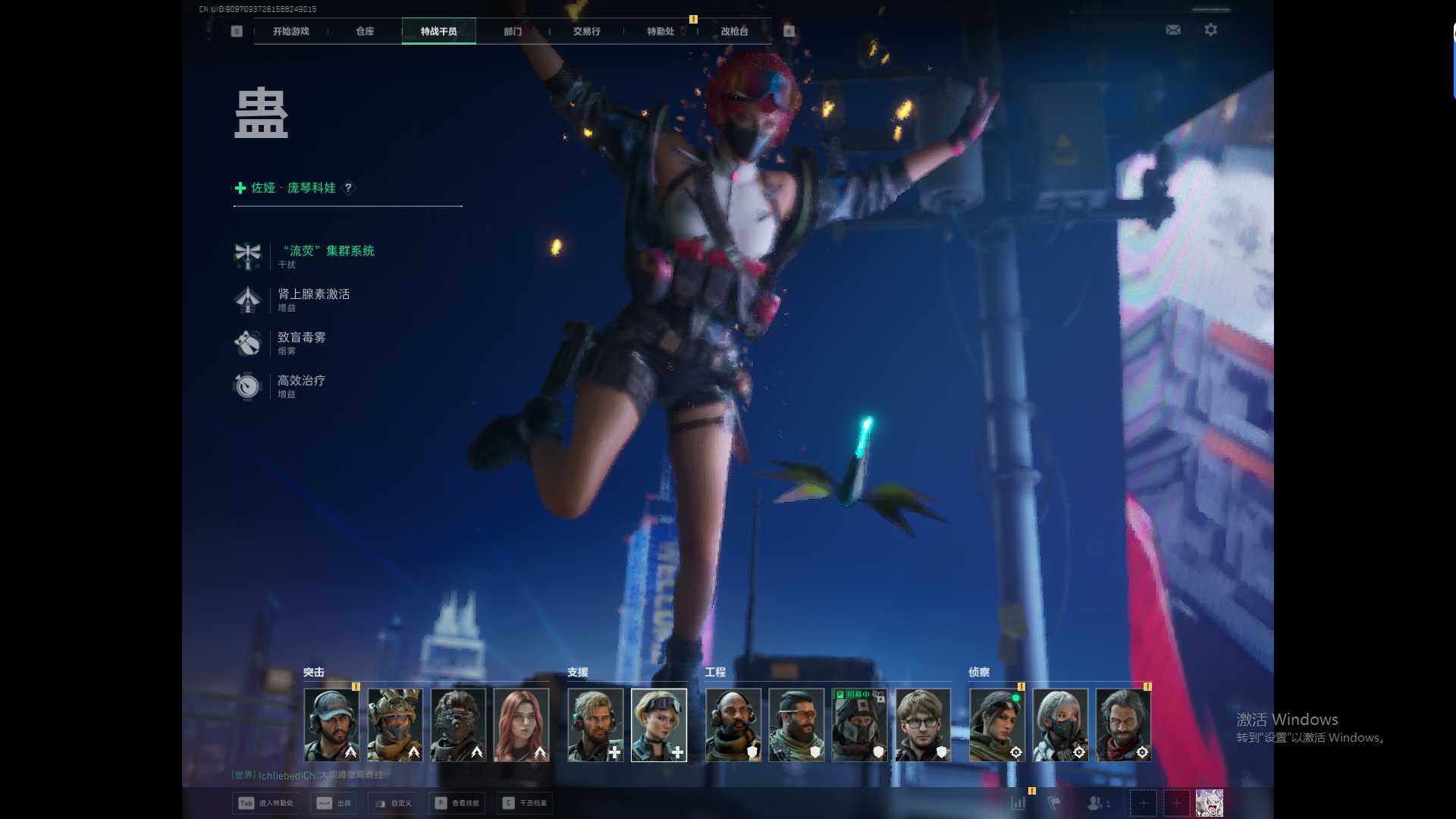
Task: Switch to the 开始游戏 tab
Action: (x=291, y=31)
